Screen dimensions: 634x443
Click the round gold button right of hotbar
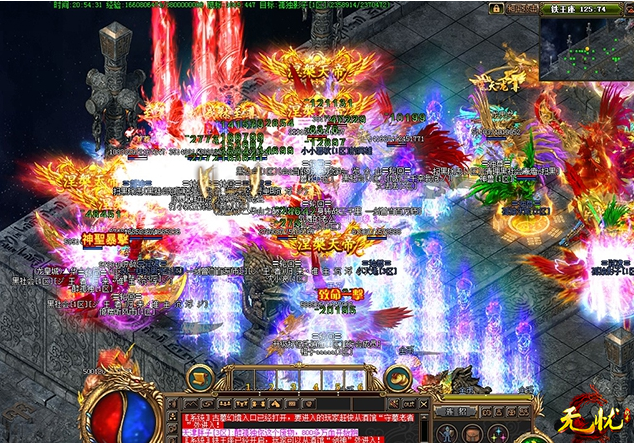tap(397, 377)
